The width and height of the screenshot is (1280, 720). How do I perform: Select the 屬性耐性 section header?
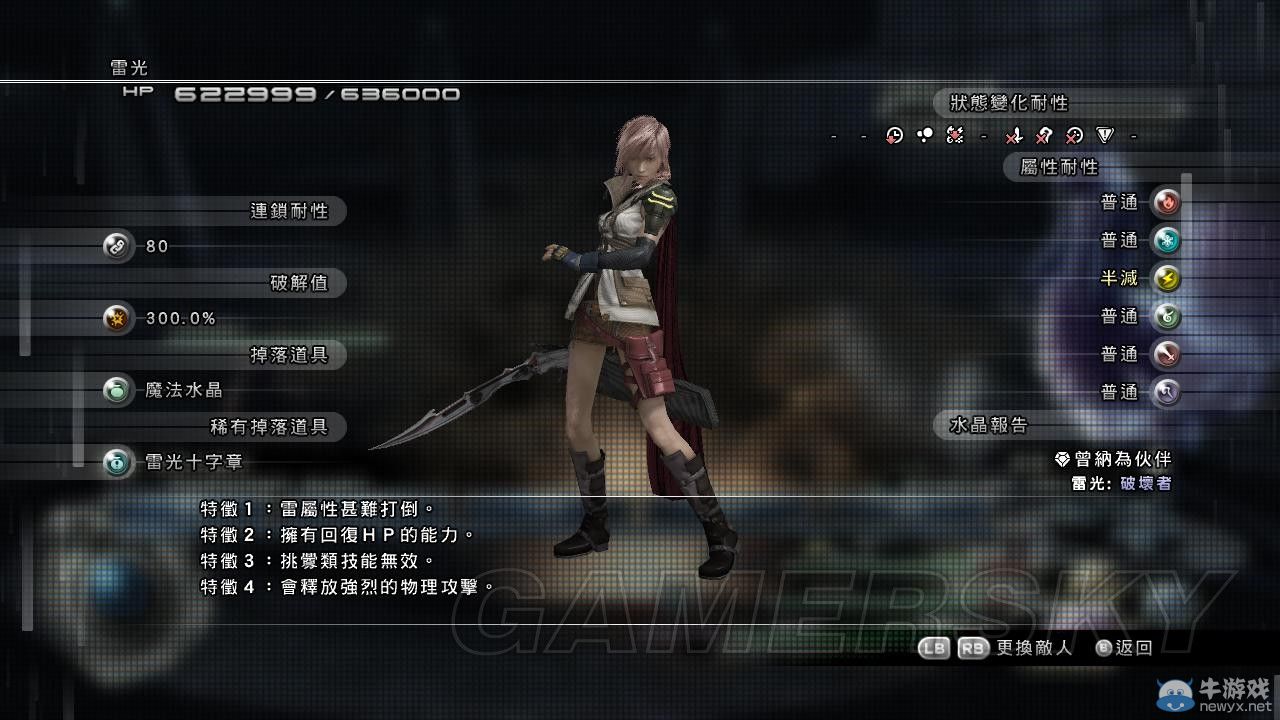[x=1058, y=167]
